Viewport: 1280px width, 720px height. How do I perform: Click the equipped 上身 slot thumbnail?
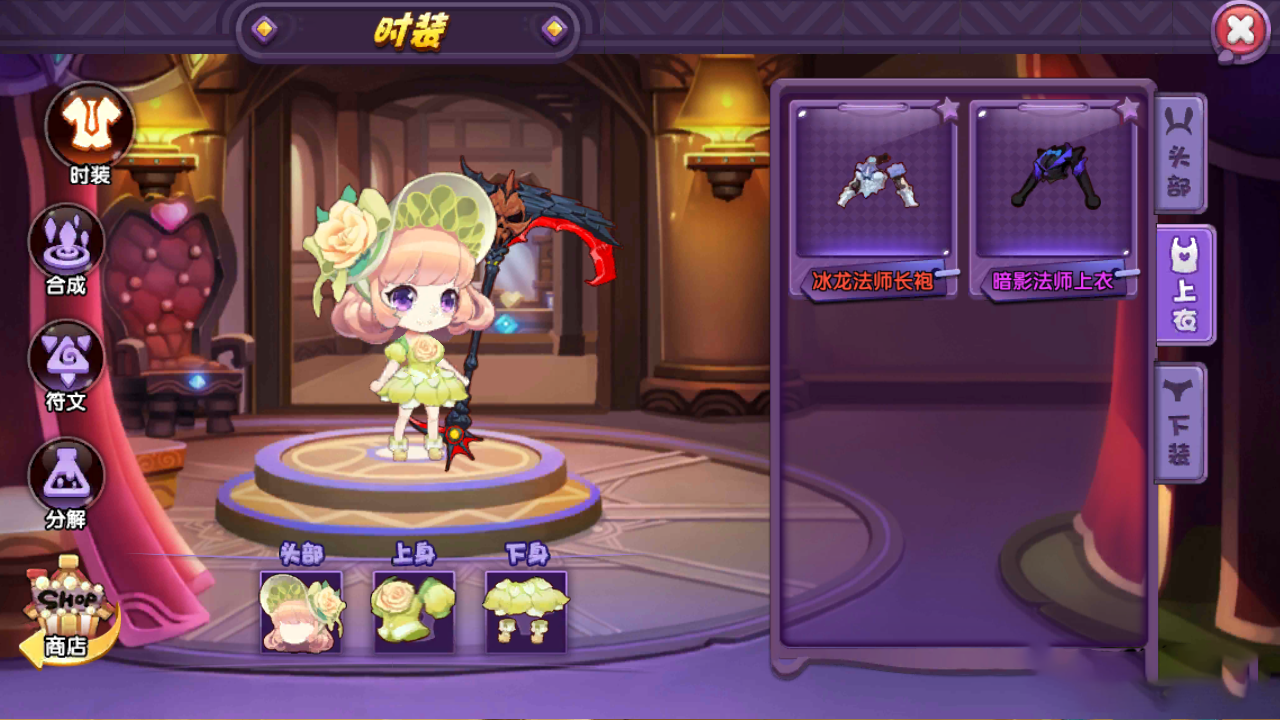pos(413,612)
